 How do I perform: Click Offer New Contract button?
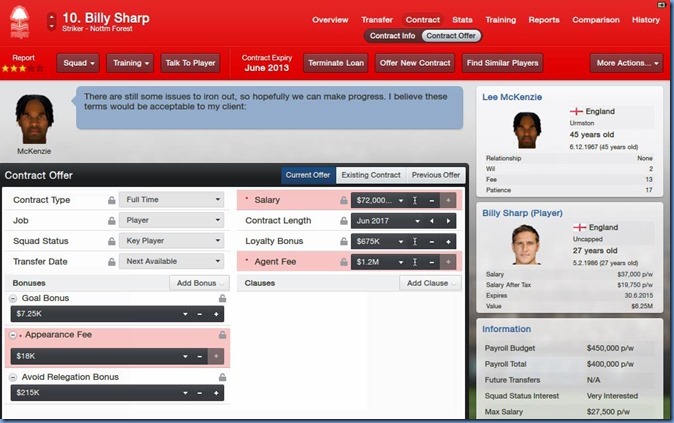tap(415, 63)
